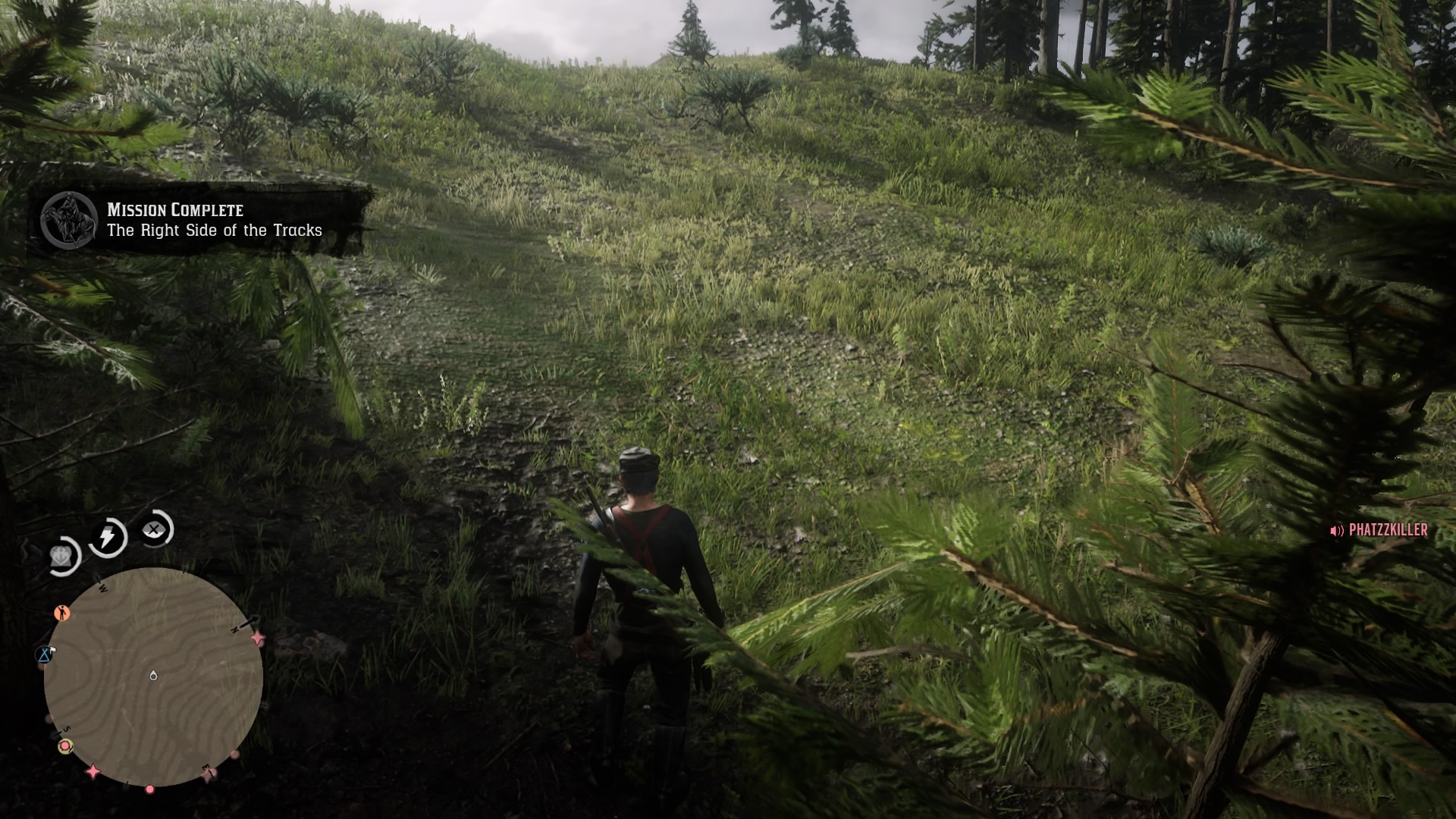The height and width of the screenshot is (819, 1456).
Task: Click the water droplet marker at minimap center
Action: pyautogui.click(x=153, y=675)
